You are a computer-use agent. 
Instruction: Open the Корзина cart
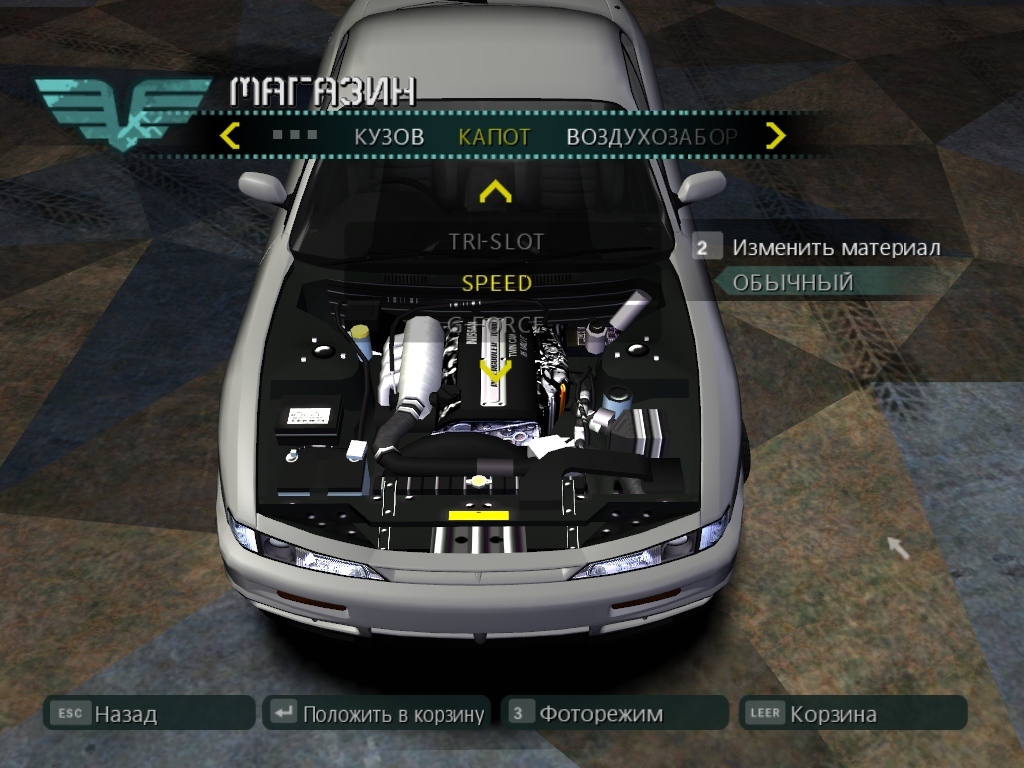852,714
